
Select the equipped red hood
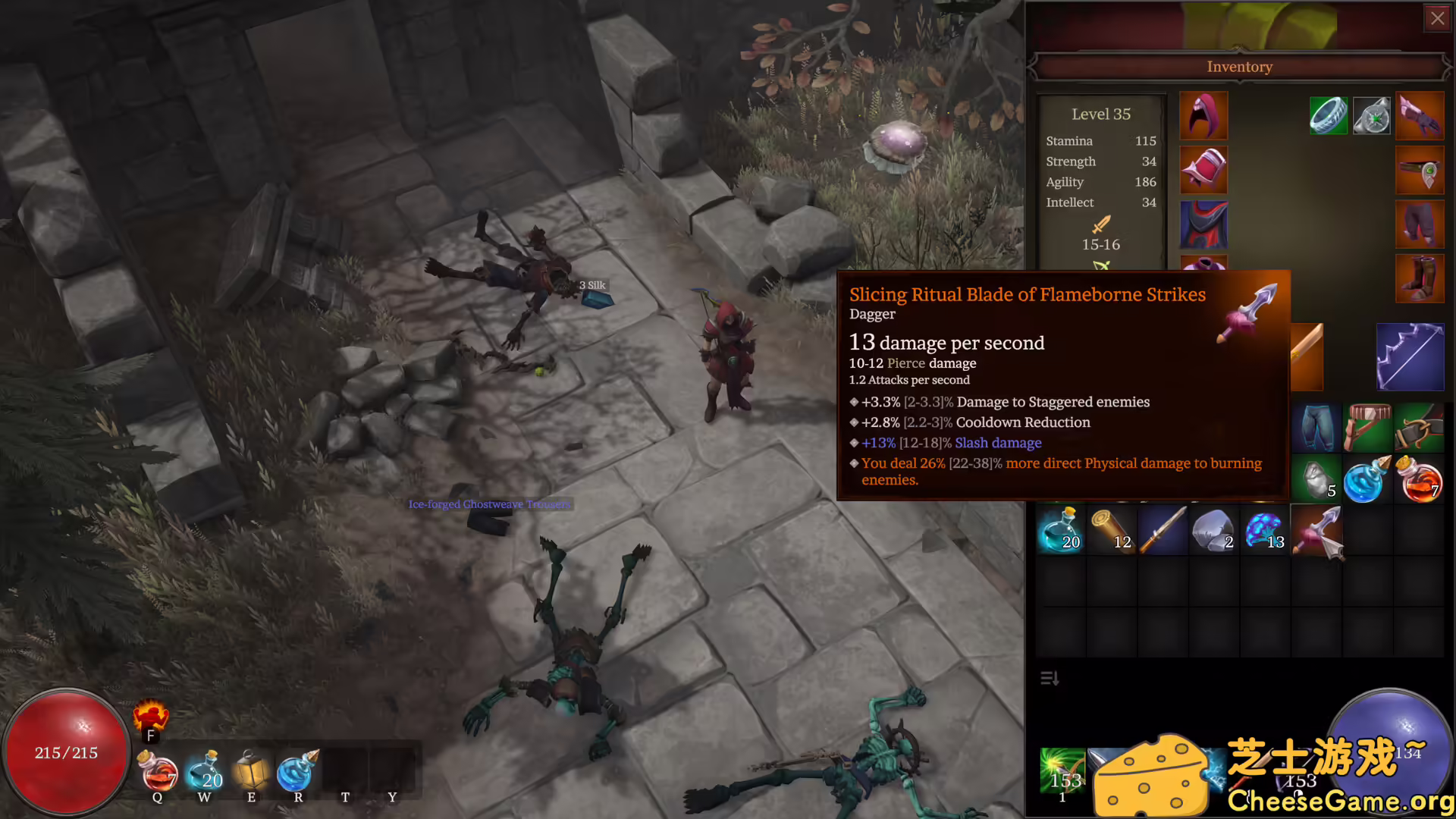click(x=1203, y=115)
